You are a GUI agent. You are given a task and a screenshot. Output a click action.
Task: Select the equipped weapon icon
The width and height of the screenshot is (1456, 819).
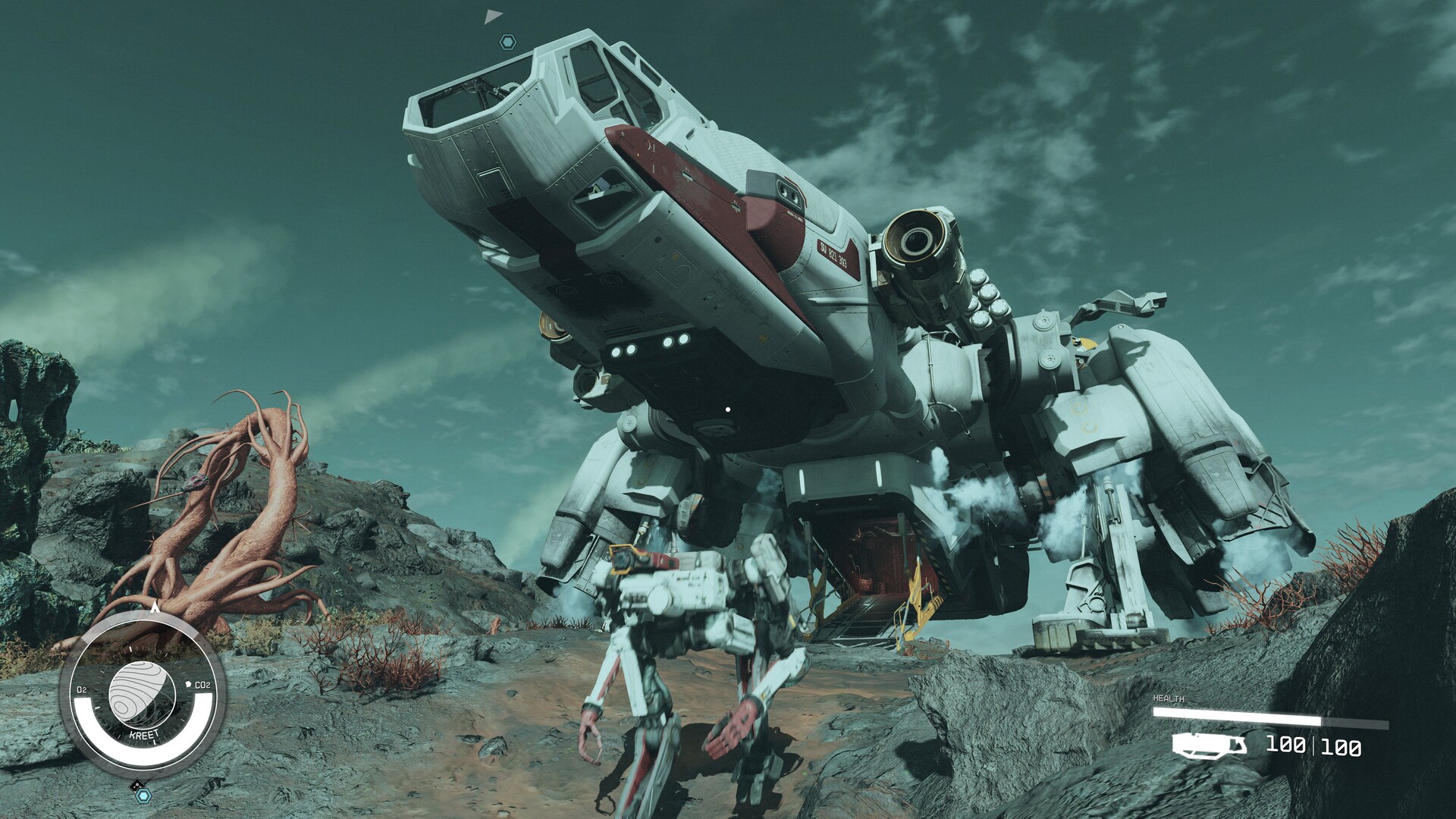point(1210,745)
